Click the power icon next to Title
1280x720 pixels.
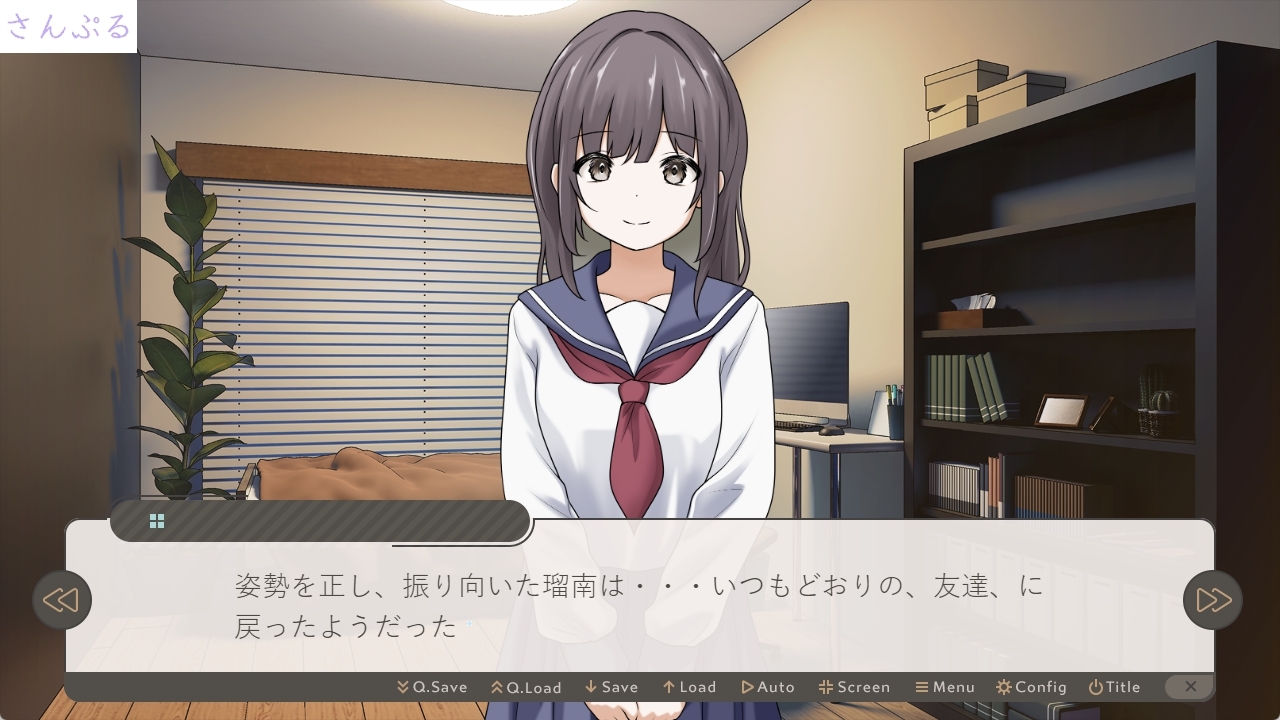[1097, 687]
